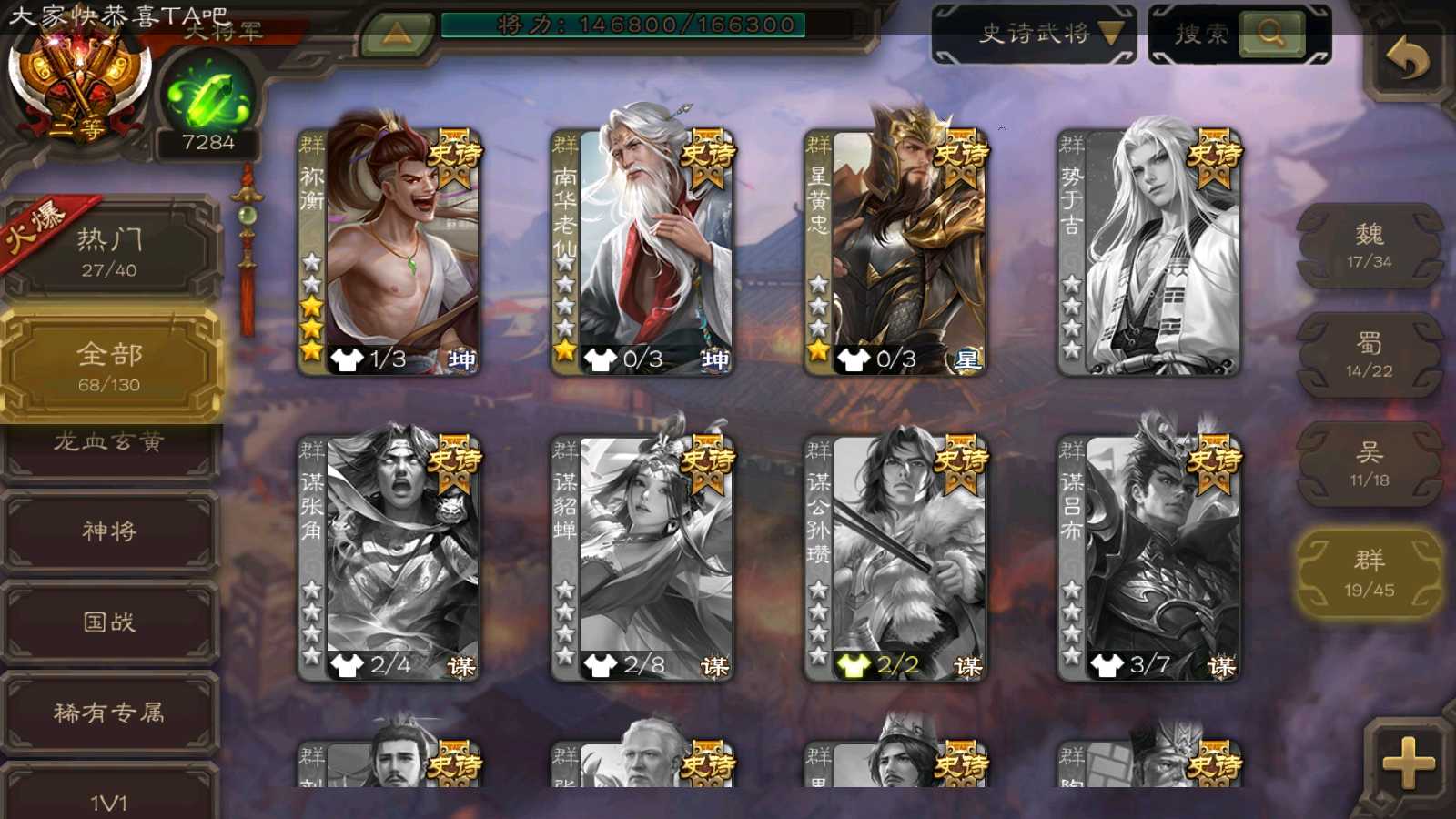Open the 国战 category
Screen dimensions: 1456x819
(x=110, y=622)
